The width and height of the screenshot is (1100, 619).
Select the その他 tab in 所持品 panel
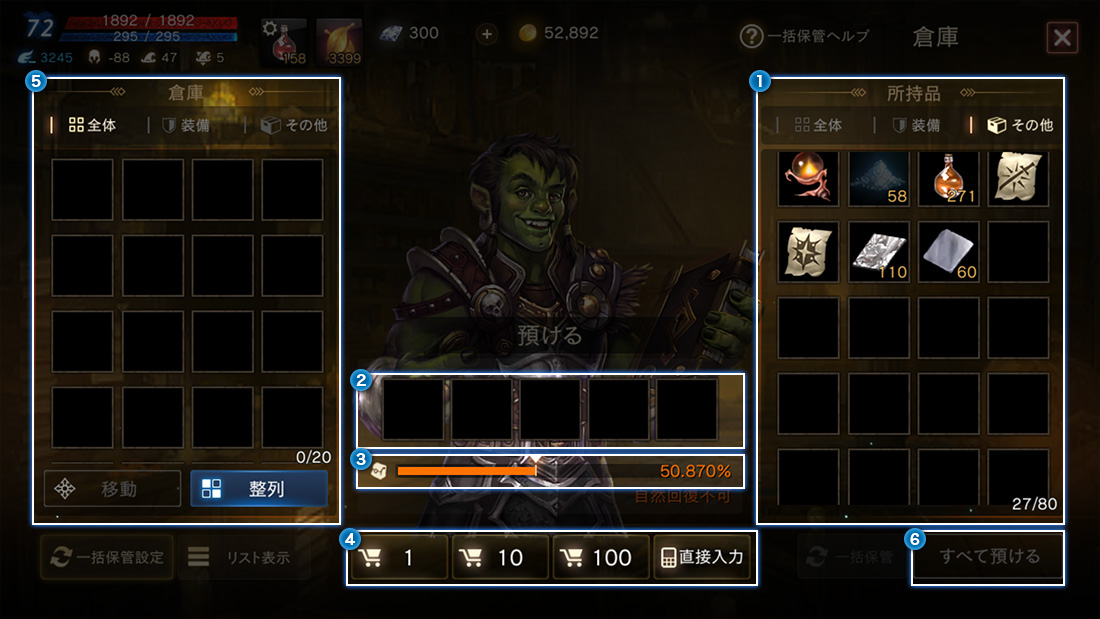1019,126
